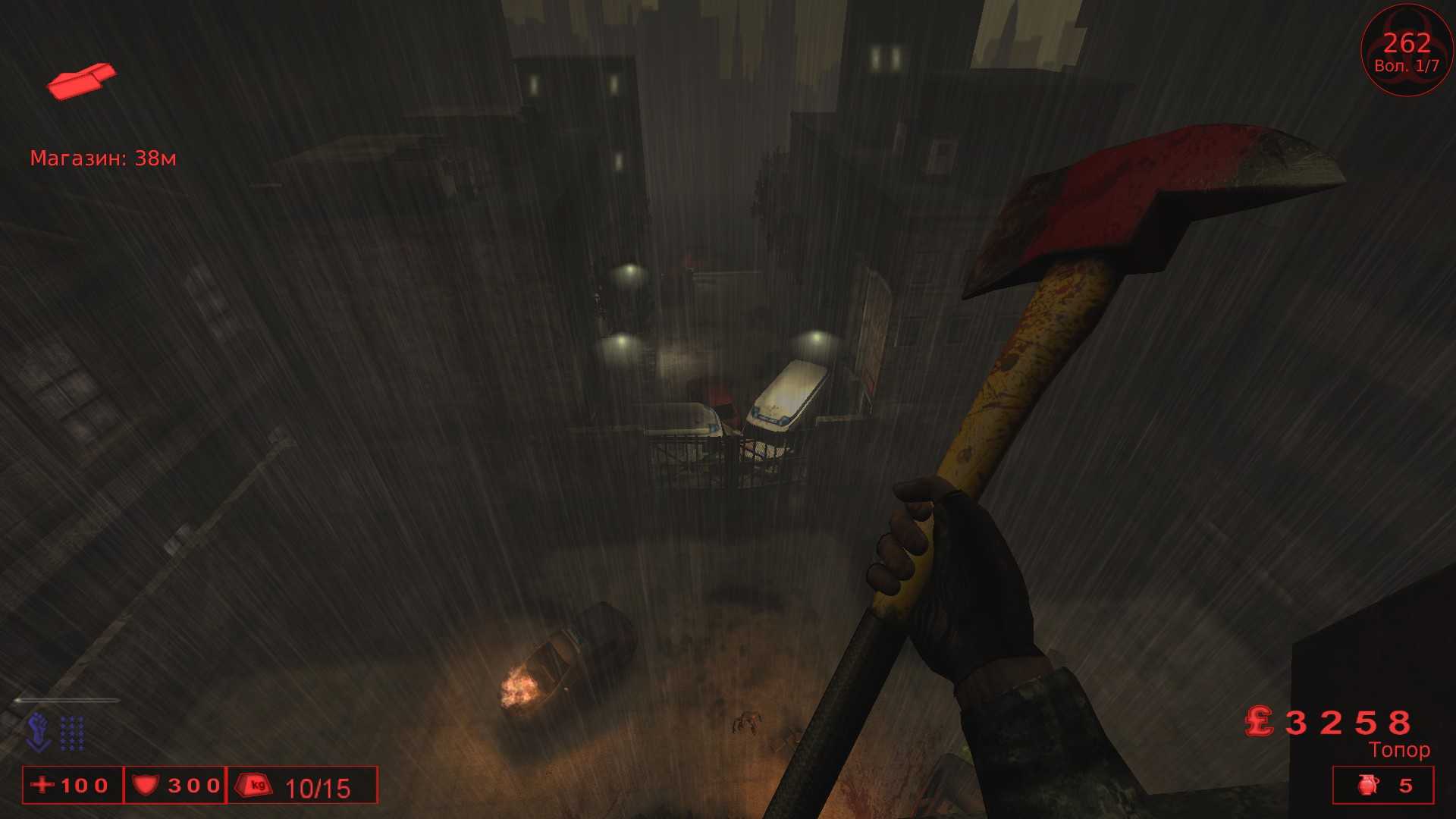
Task: Click the Магазин: 38м trader distance label
Action: [x=104, y=158]
